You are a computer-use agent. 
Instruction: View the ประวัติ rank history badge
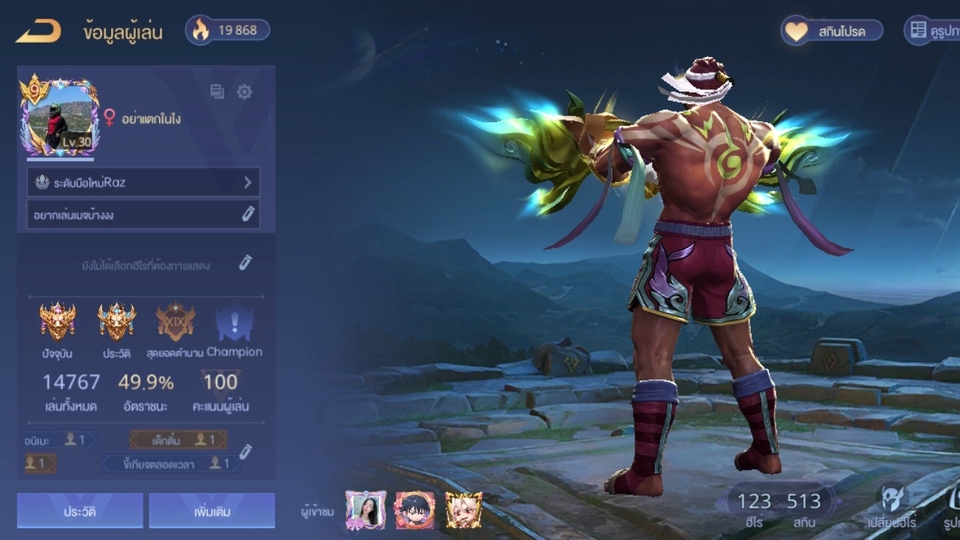(116, 323)
